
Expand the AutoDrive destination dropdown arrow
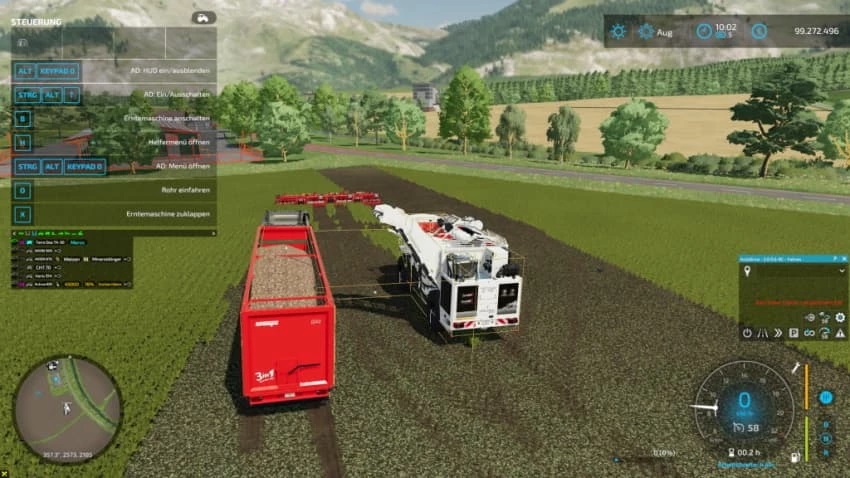pyautogui.click(x=841, y=269)
